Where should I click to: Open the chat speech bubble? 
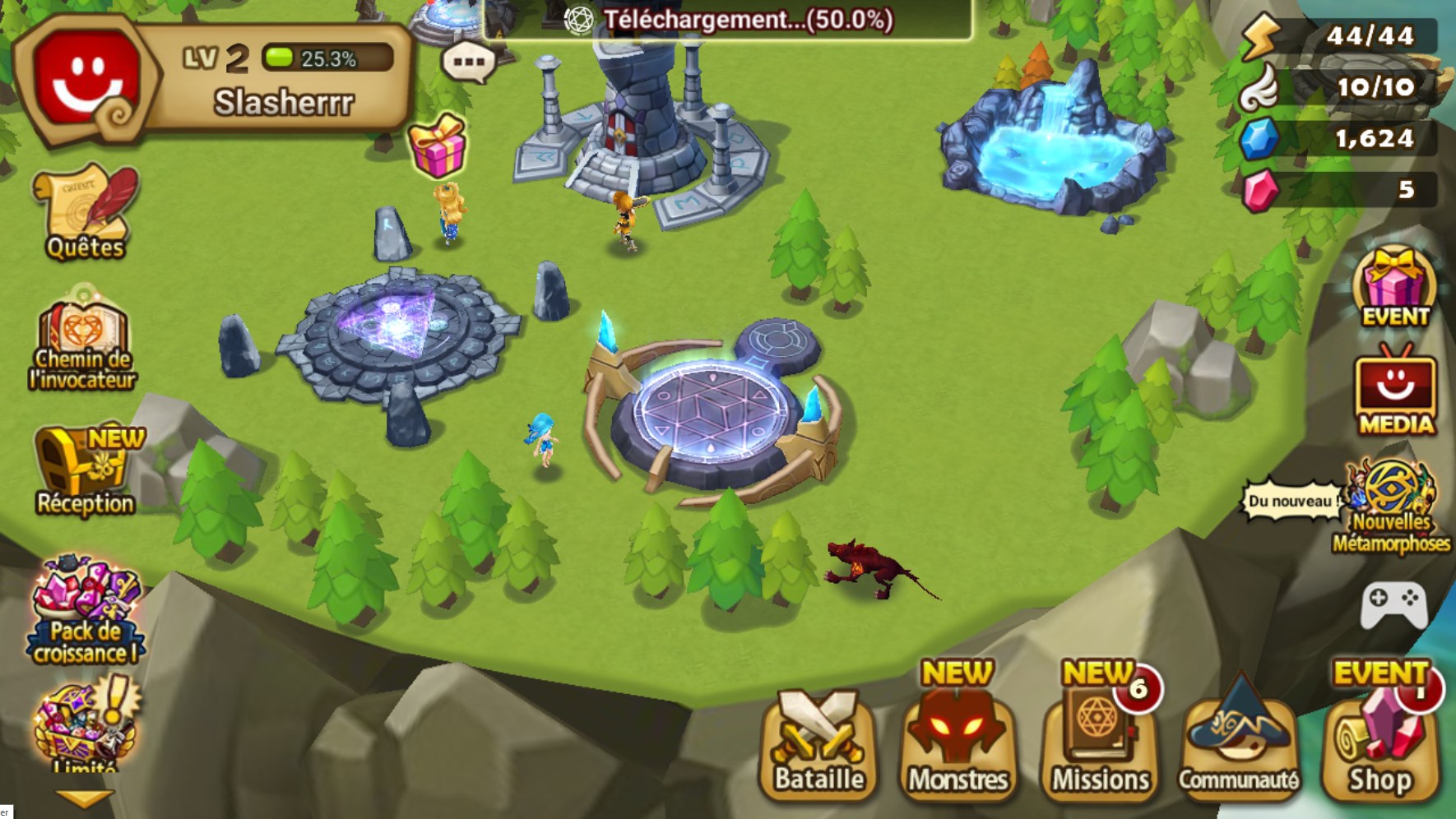coord(463,61)
